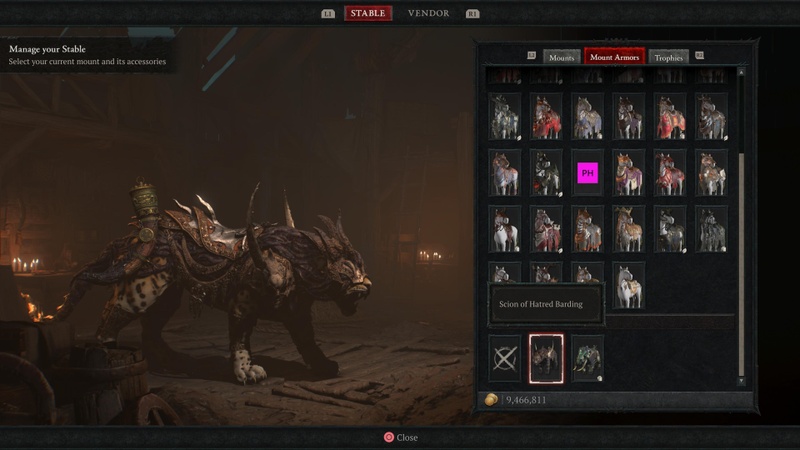Choose the green cat armor thumbnail
The width and height of the screenshot is (800, 450).
click(587, 358)
